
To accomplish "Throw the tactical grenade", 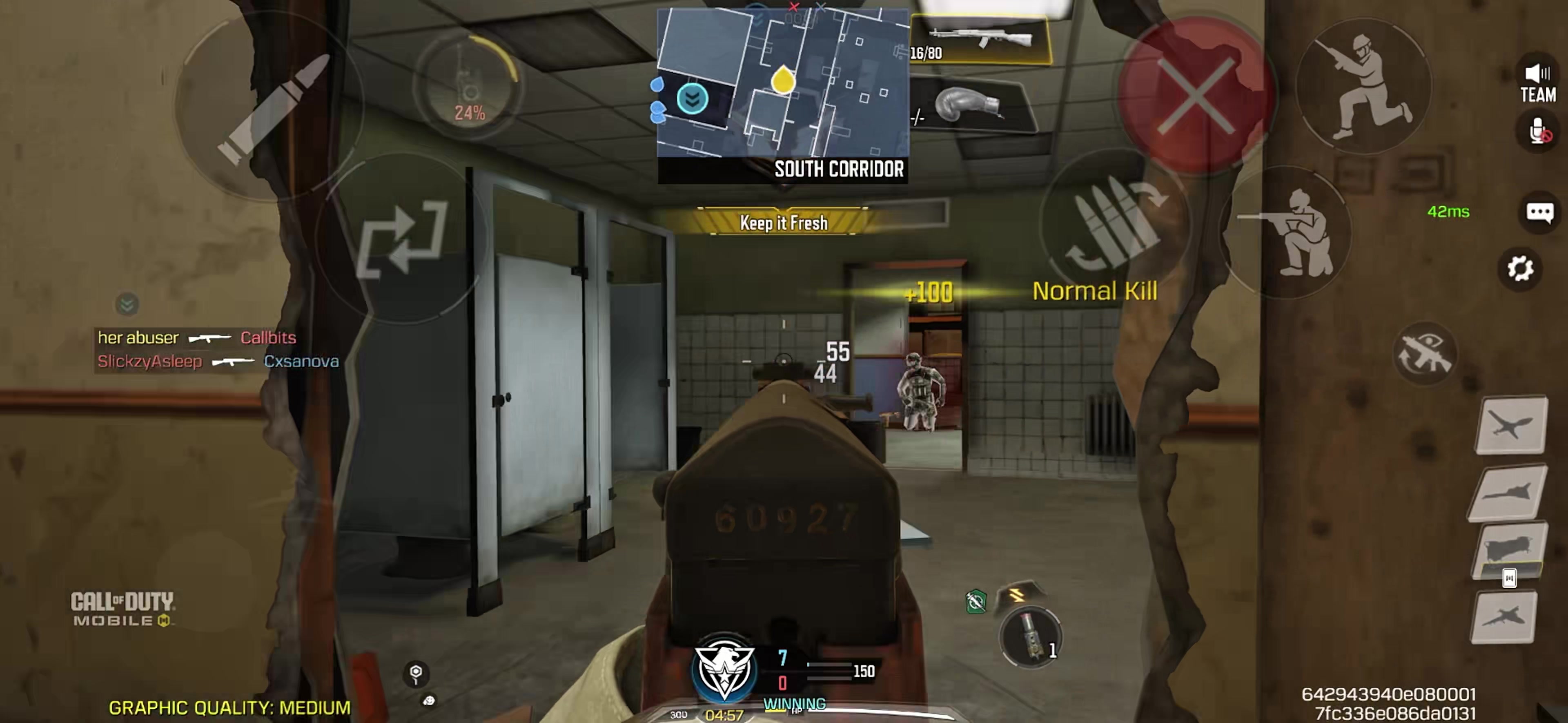I will tap(1030, 636).
